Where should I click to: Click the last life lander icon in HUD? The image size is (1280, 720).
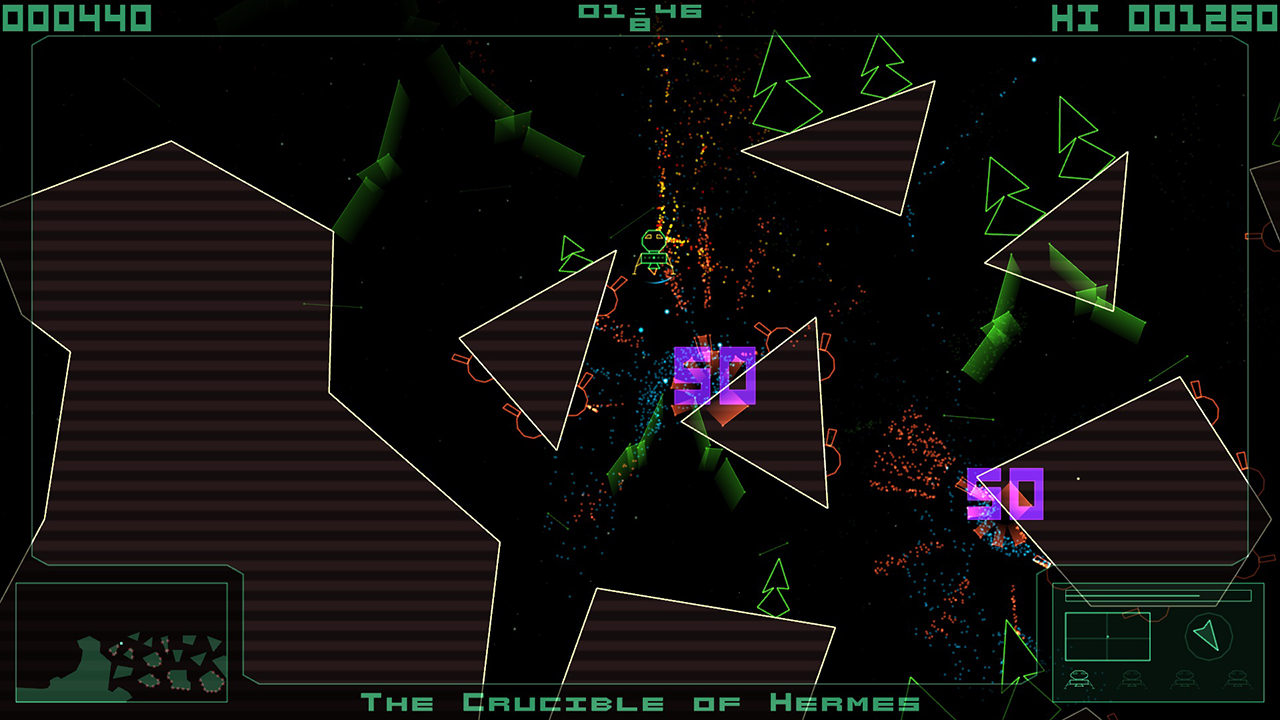coord(1238,677)
